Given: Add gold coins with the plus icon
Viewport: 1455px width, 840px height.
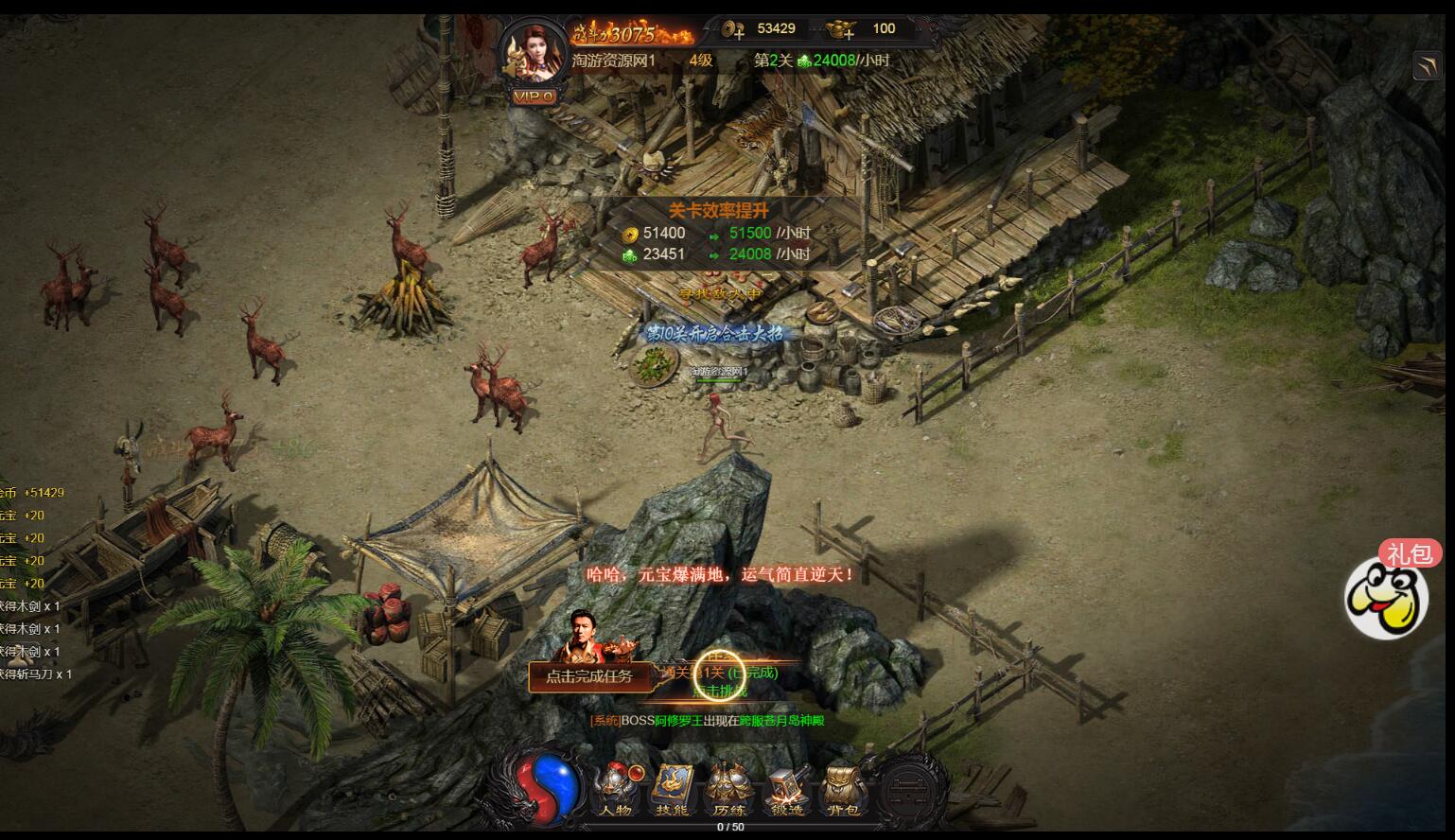Looking at the screenshot, I should click(x=733, y=30).
